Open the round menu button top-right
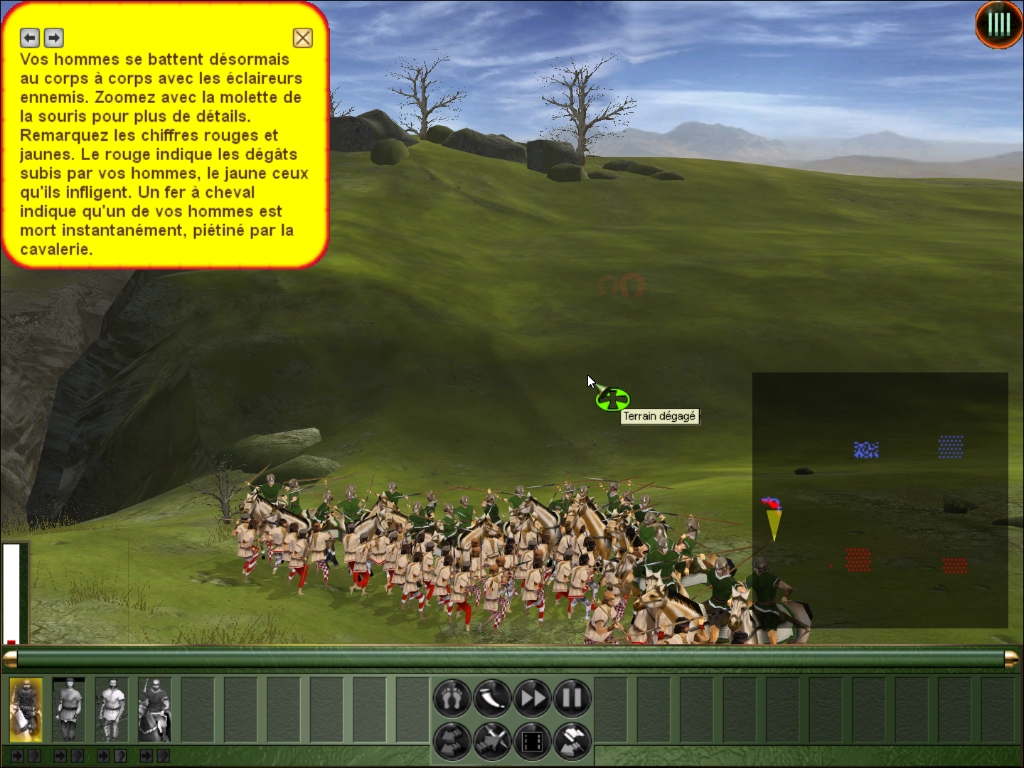 tap(998, 24)
